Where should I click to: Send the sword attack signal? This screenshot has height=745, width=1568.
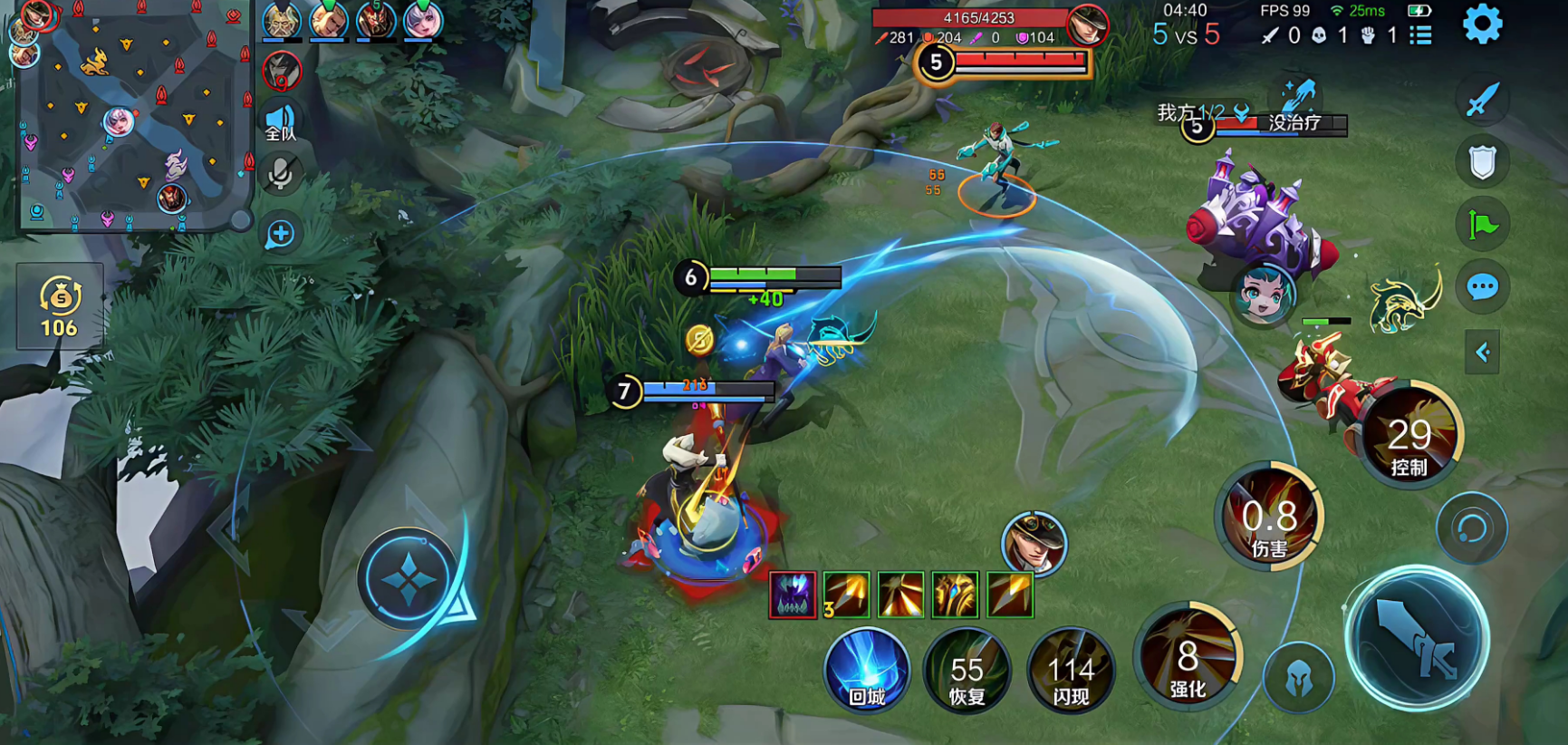1482,100
